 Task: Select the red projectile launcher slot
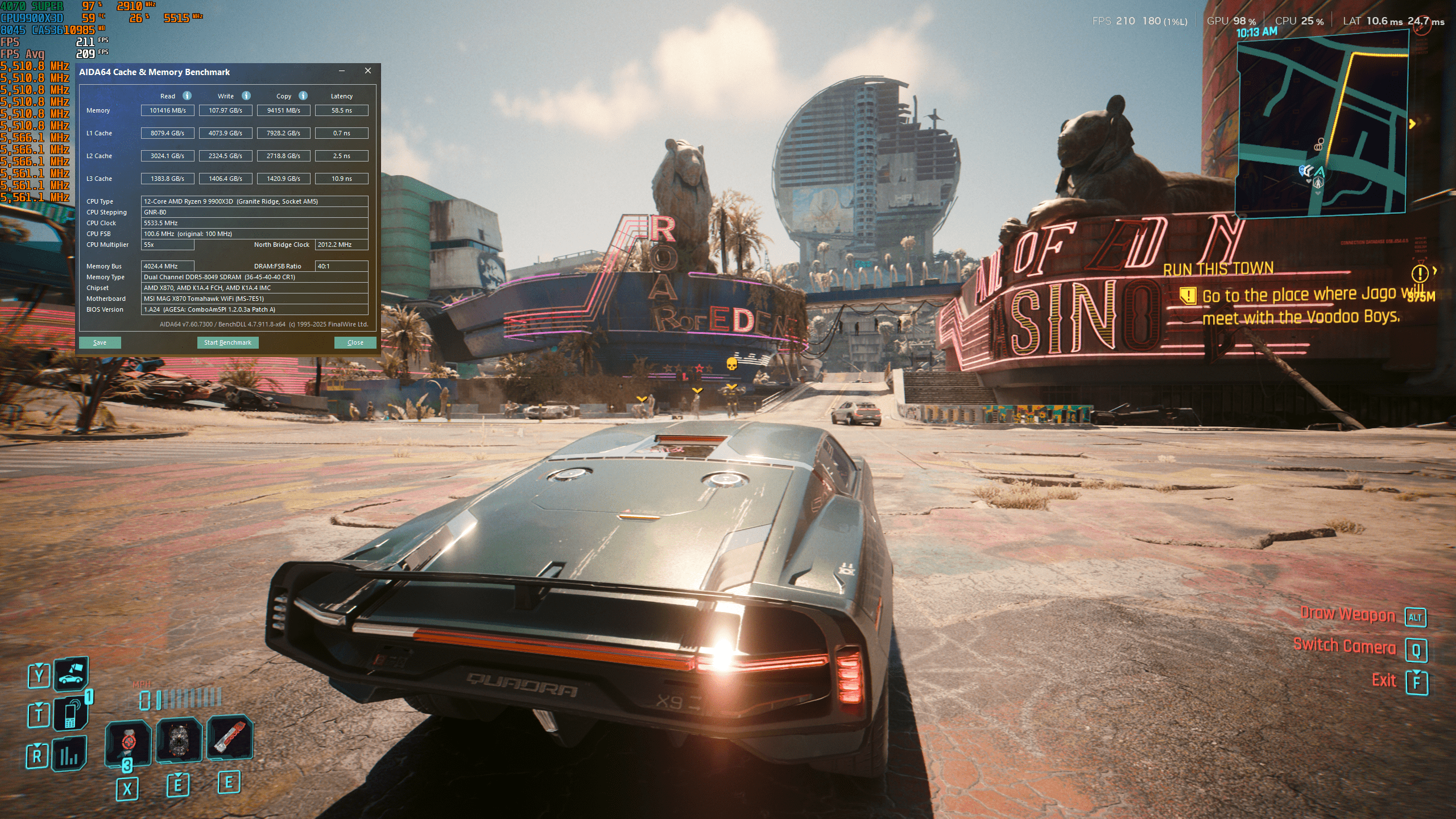tap(229, 738)
